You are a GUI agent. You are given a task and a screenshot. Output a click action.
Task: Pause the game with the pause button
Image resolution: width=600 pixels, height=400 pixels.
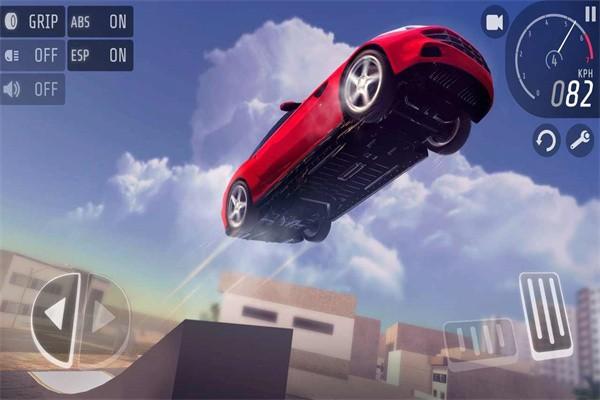589,13
